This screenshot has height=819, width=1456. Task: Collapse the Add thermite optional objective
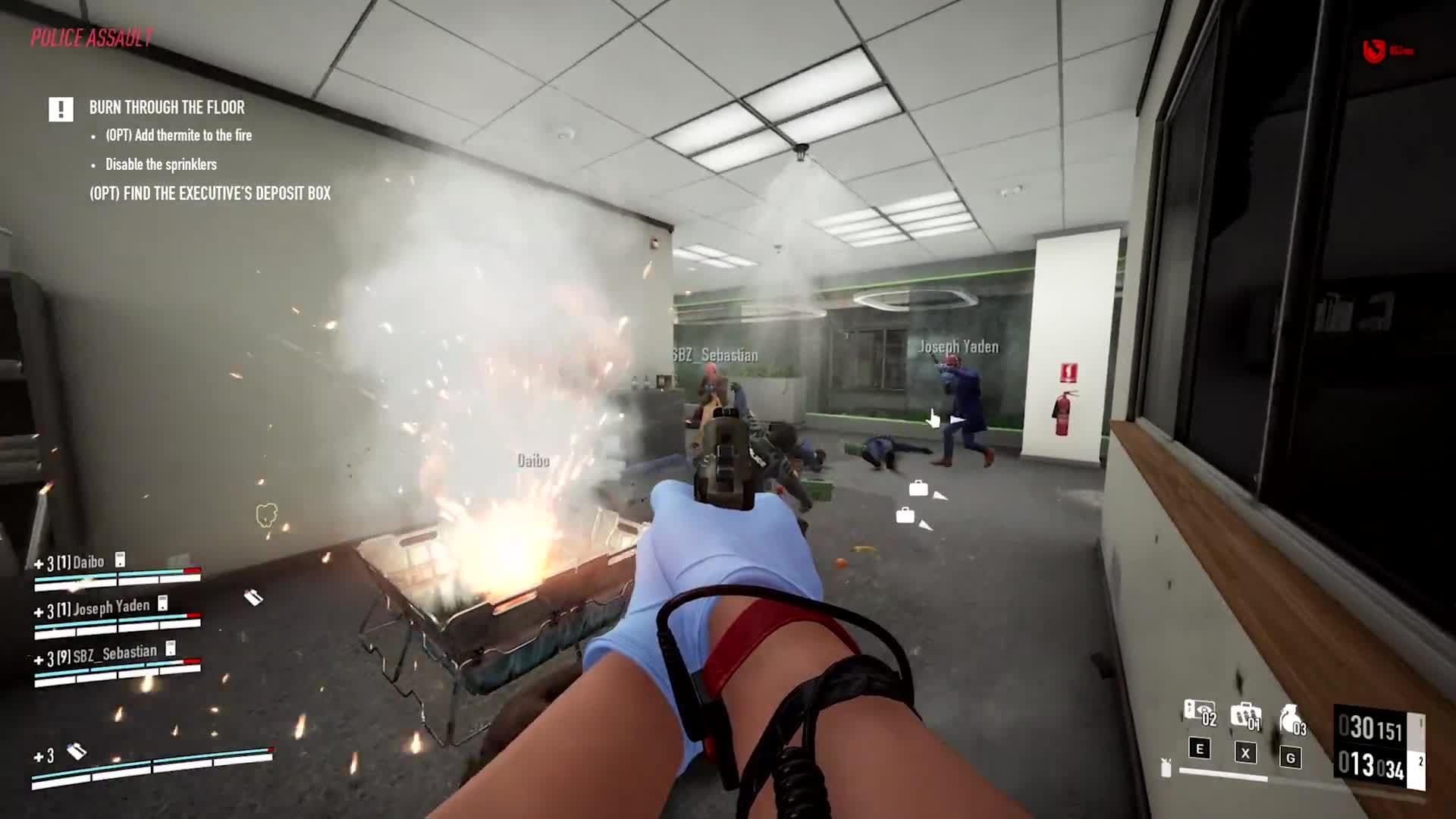[177, 136]
